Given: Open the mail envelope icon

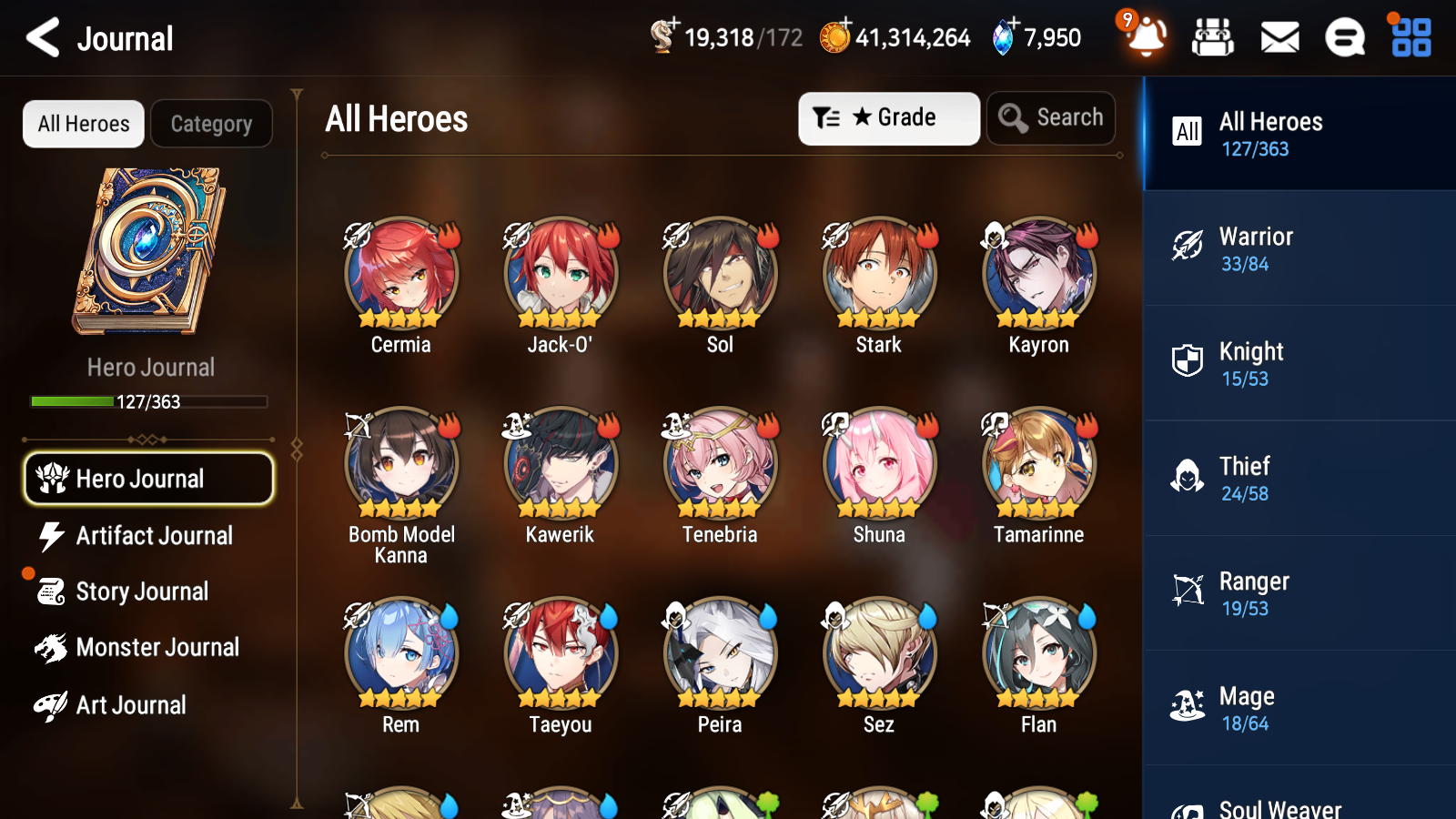Looking at the screenshot, I should point(1279,38).
